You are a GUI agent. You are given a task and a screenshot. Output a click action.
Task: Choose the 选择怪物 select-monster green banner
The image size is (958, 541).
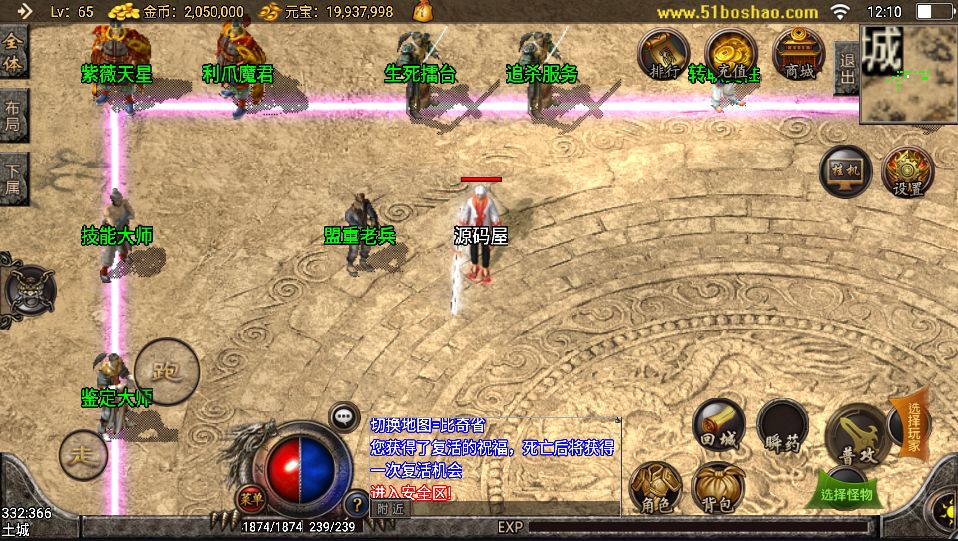coord(846,492)
